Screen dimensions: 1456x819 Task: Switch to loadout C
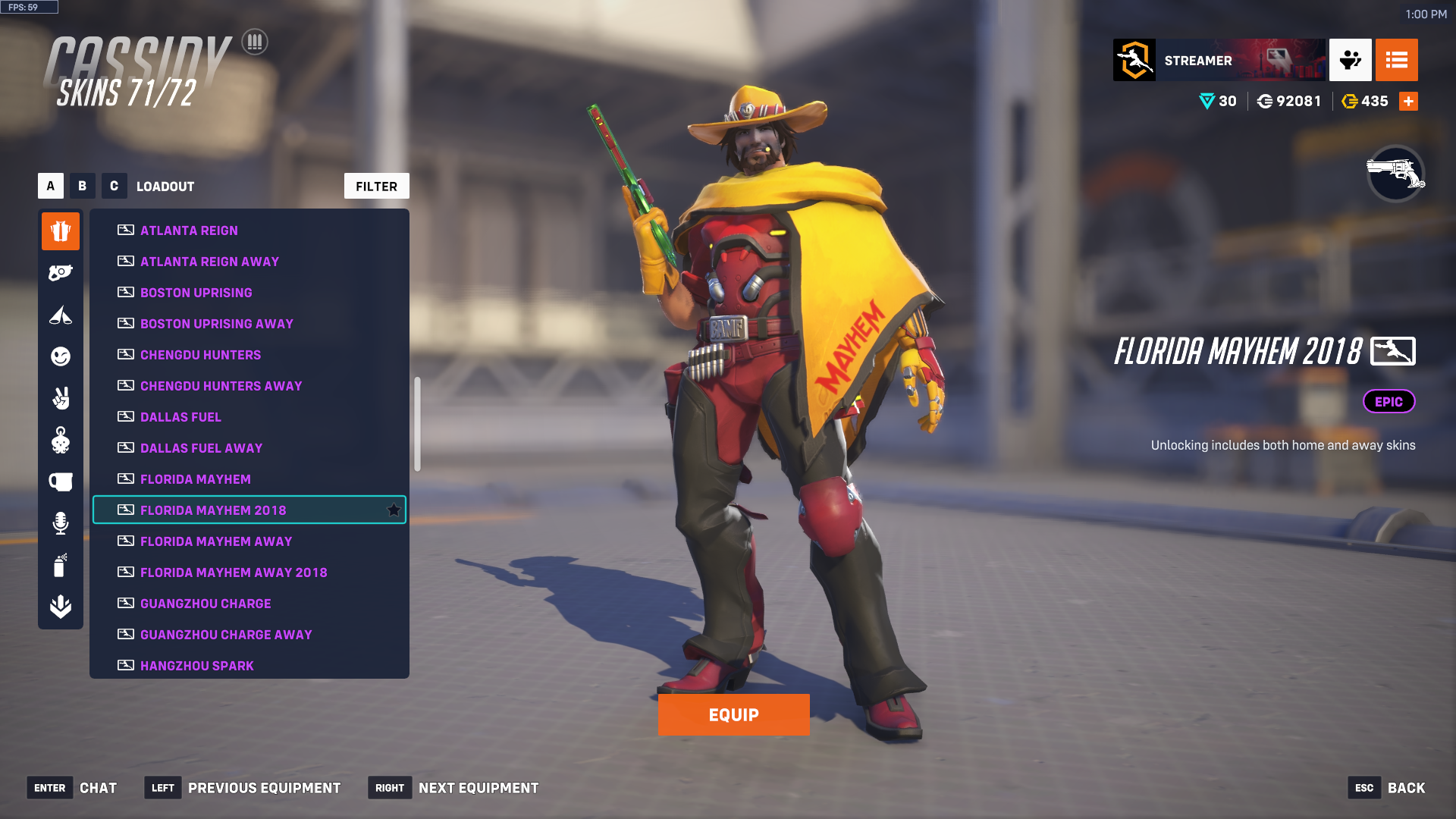click(114, 186)
